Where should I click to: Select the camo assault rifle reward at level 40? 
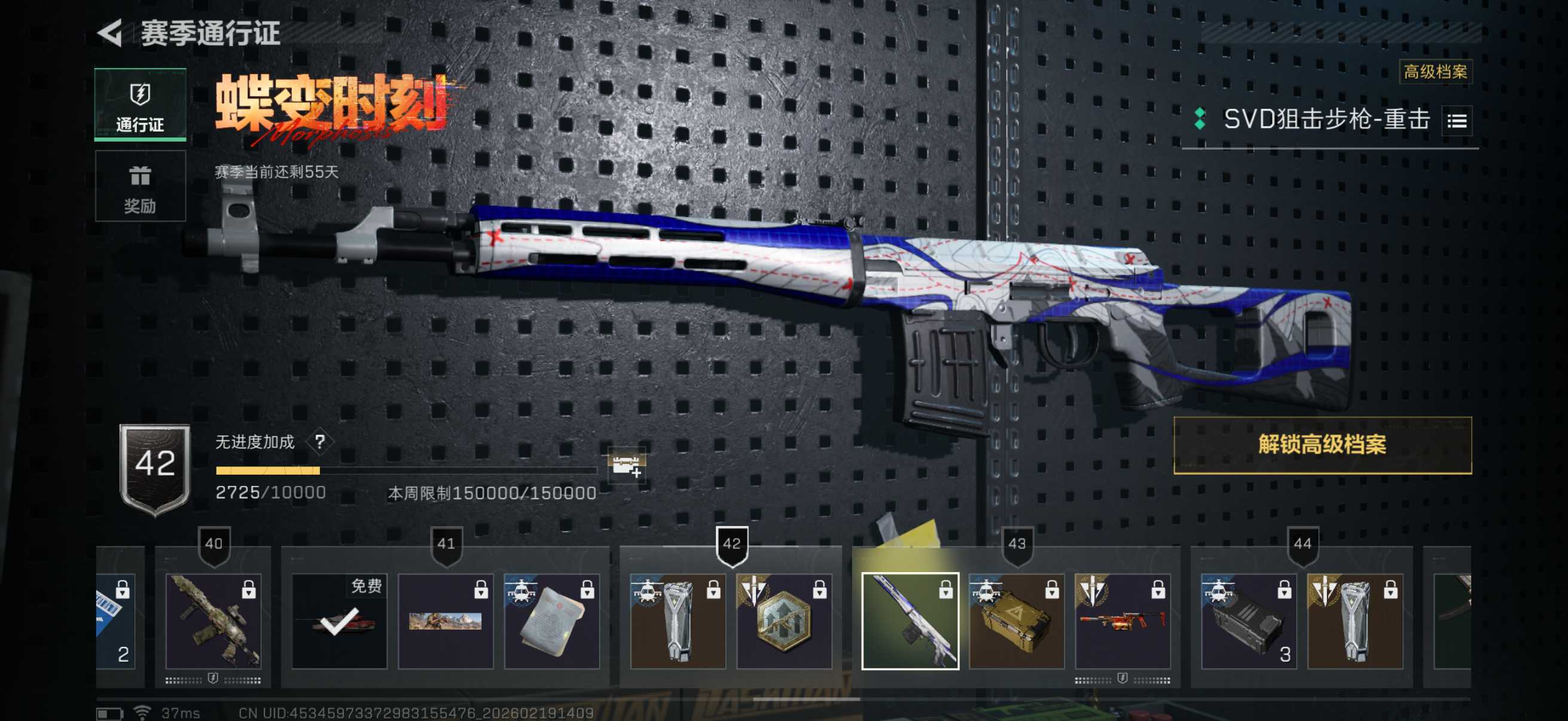(213, 621)
